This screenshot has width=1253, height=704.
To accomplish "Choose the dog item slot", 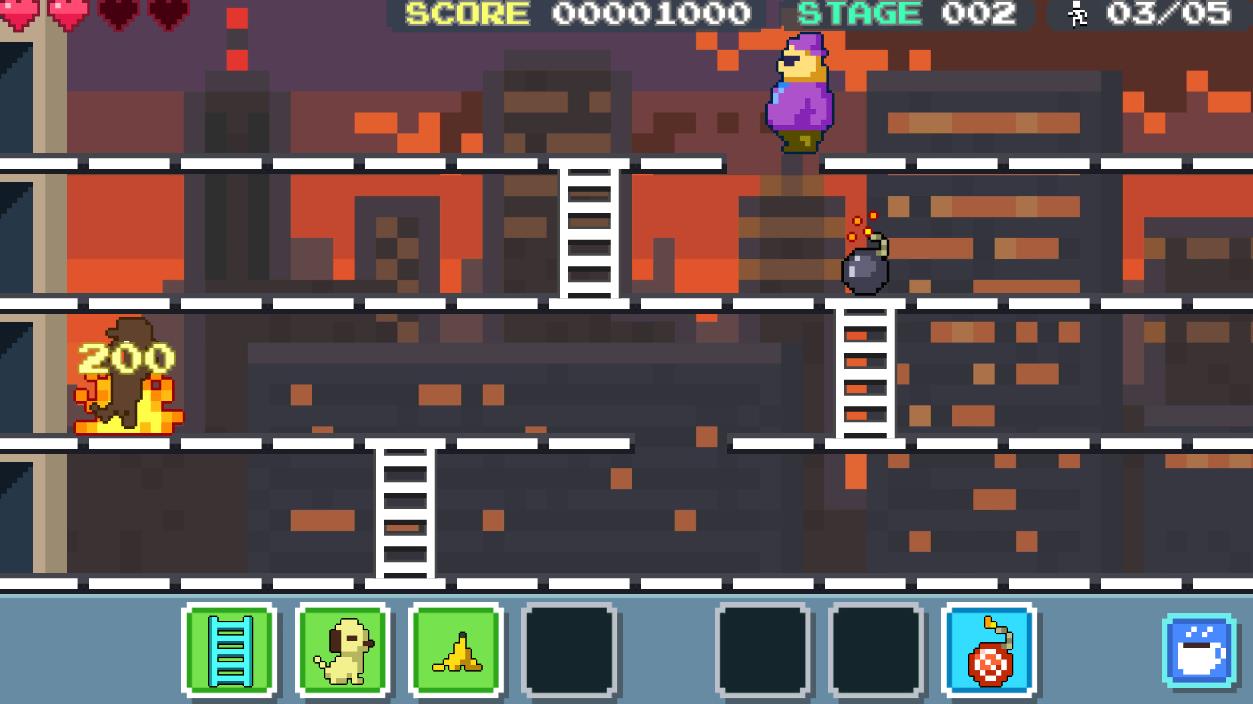I will 343,650.
